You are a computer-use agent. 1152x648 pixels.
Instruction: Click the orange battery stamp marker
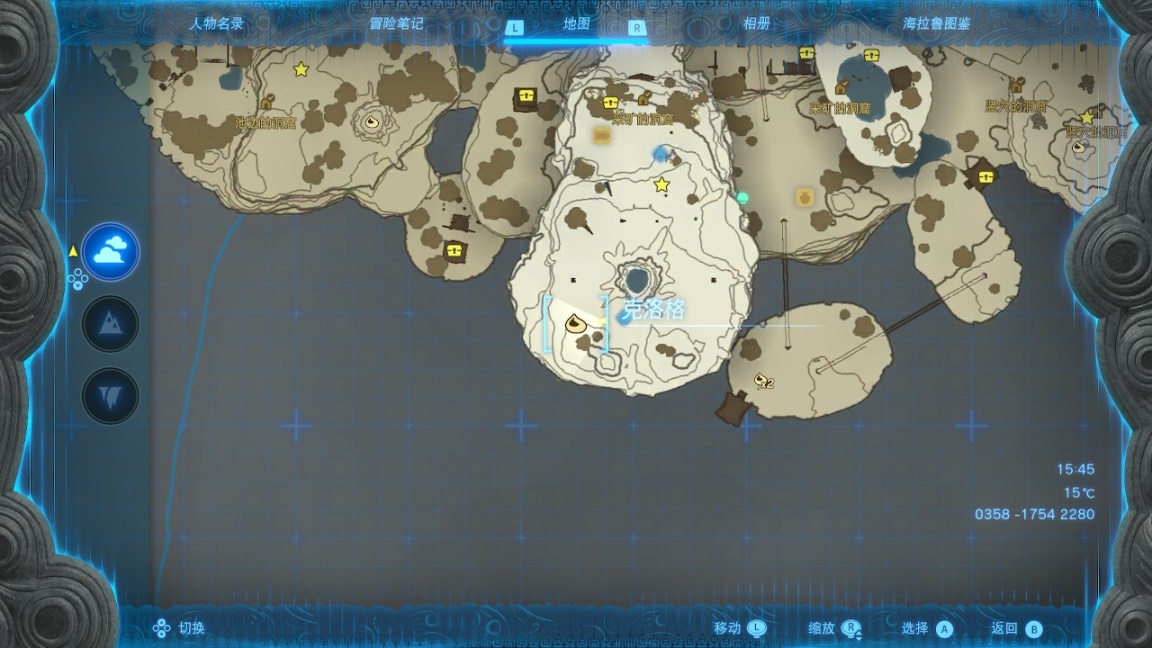(602, 134)
